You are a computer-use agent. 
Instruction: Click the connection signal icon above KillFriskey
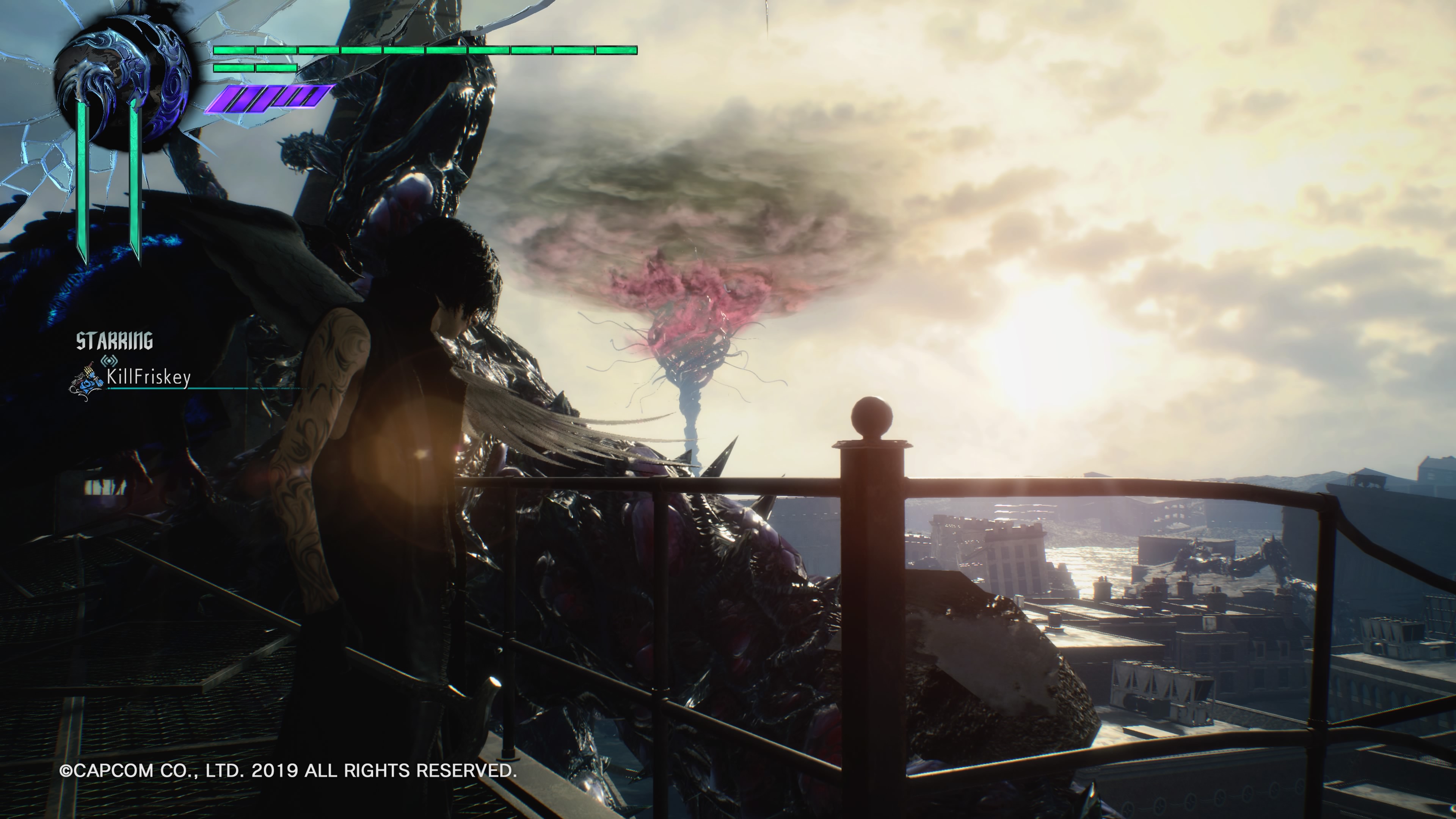108,361
